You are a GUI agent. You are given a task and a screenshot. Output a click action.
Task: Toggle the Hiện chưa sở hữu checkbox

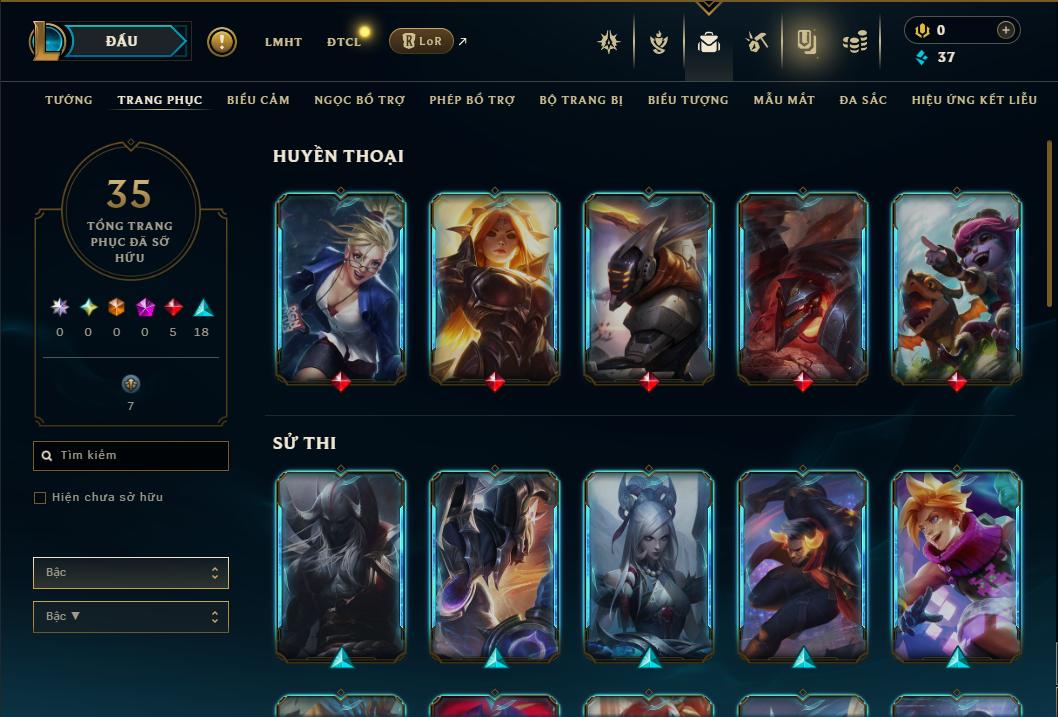click(x=40, y=498)
